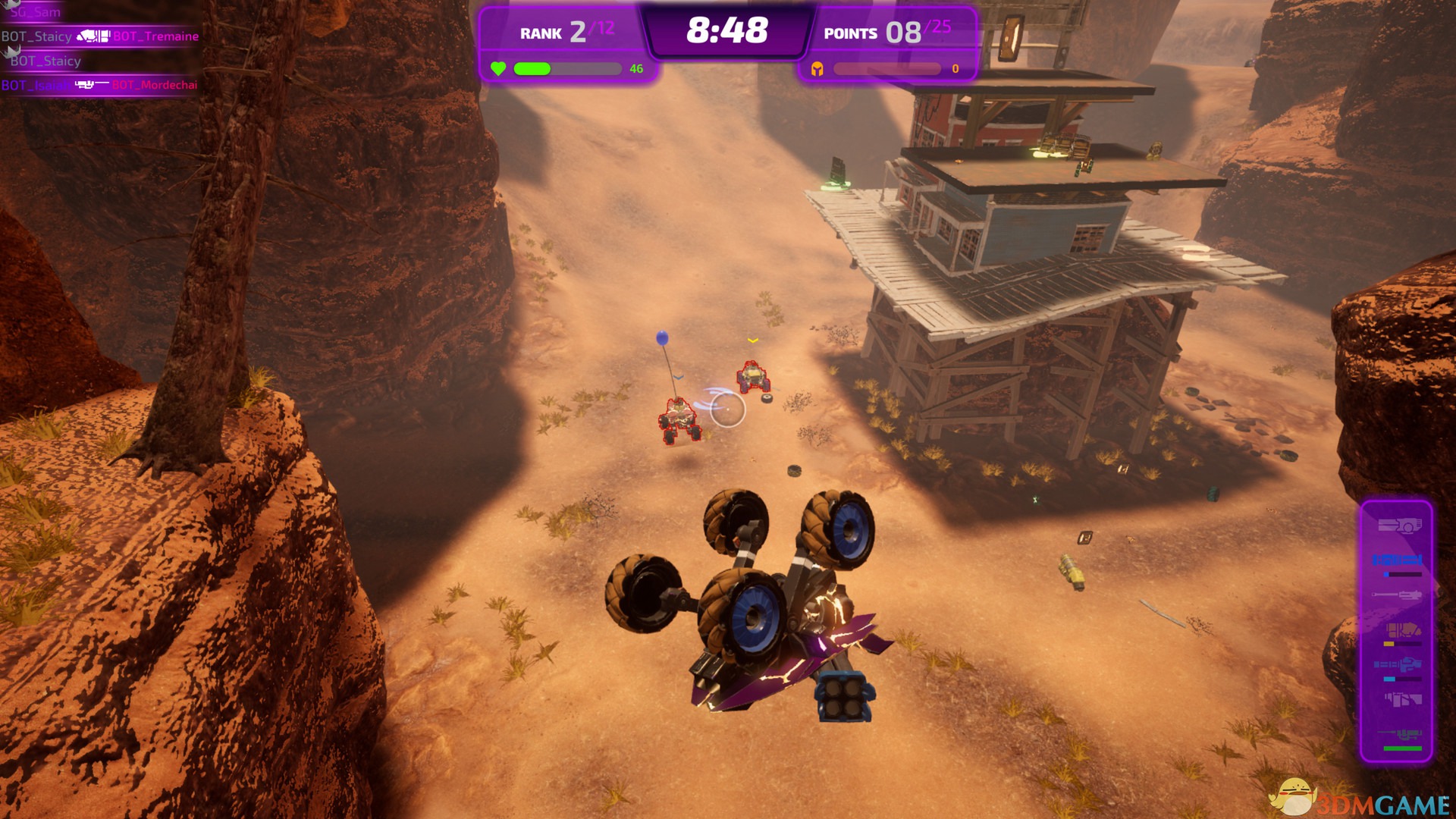1456x819 pixels.
Task: Select the long-barreled grey rifle weapon icon
Action: point(1397,595)
